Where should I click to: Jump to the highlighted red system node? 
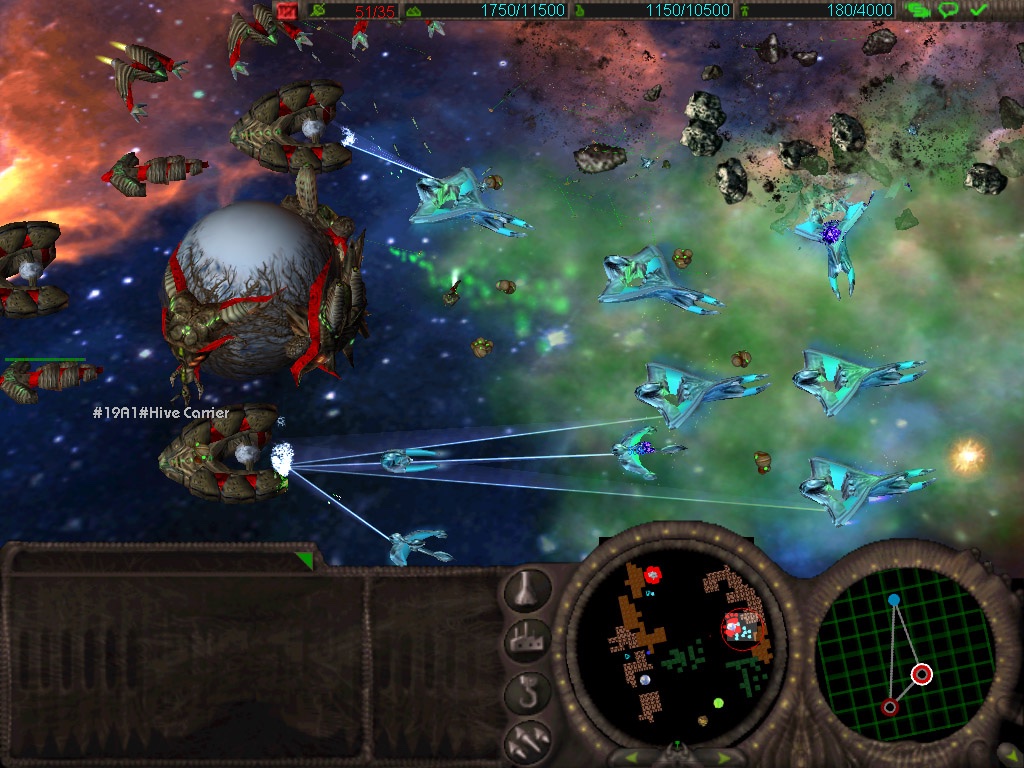click(922, 674)
